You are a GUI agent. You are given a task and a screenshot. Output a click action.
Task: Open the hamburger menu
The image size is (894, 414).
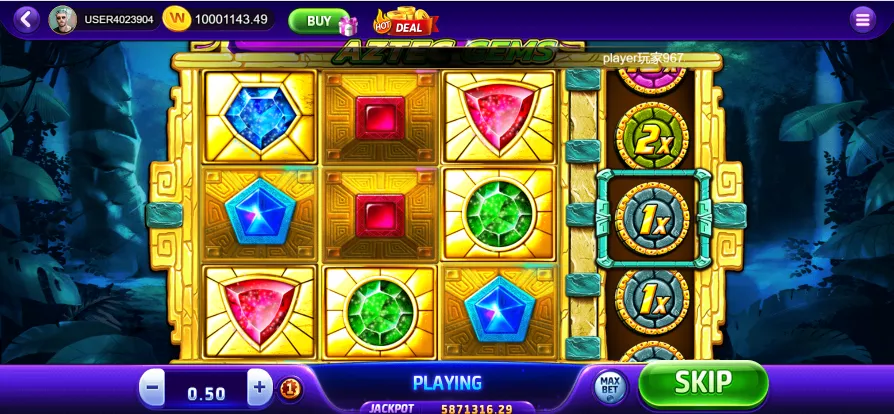pyautogui.click(x=861, y=19)
